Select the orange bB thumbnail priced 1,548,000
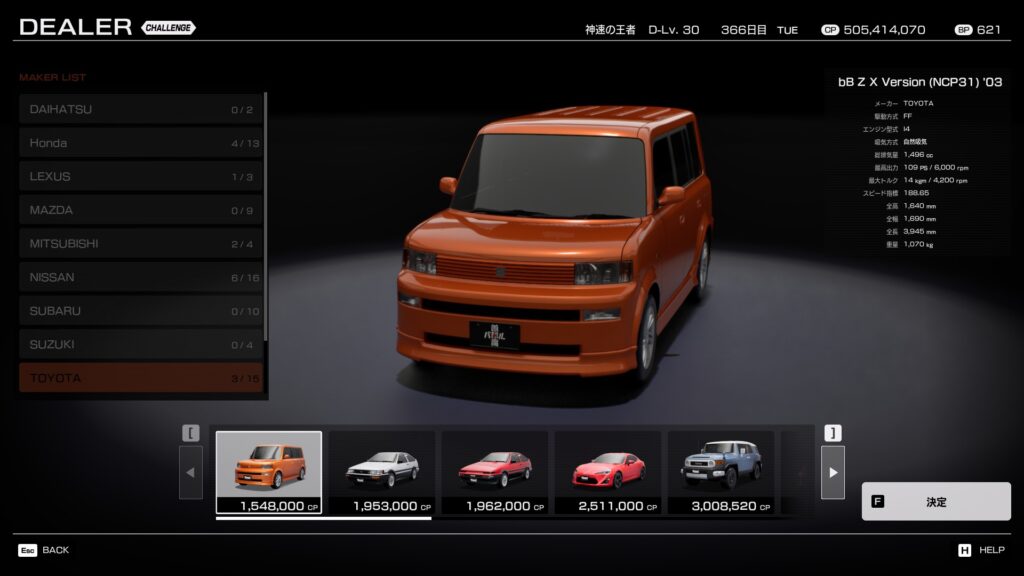Screen dimensions: 1024x576 click(x=269, y=471)
